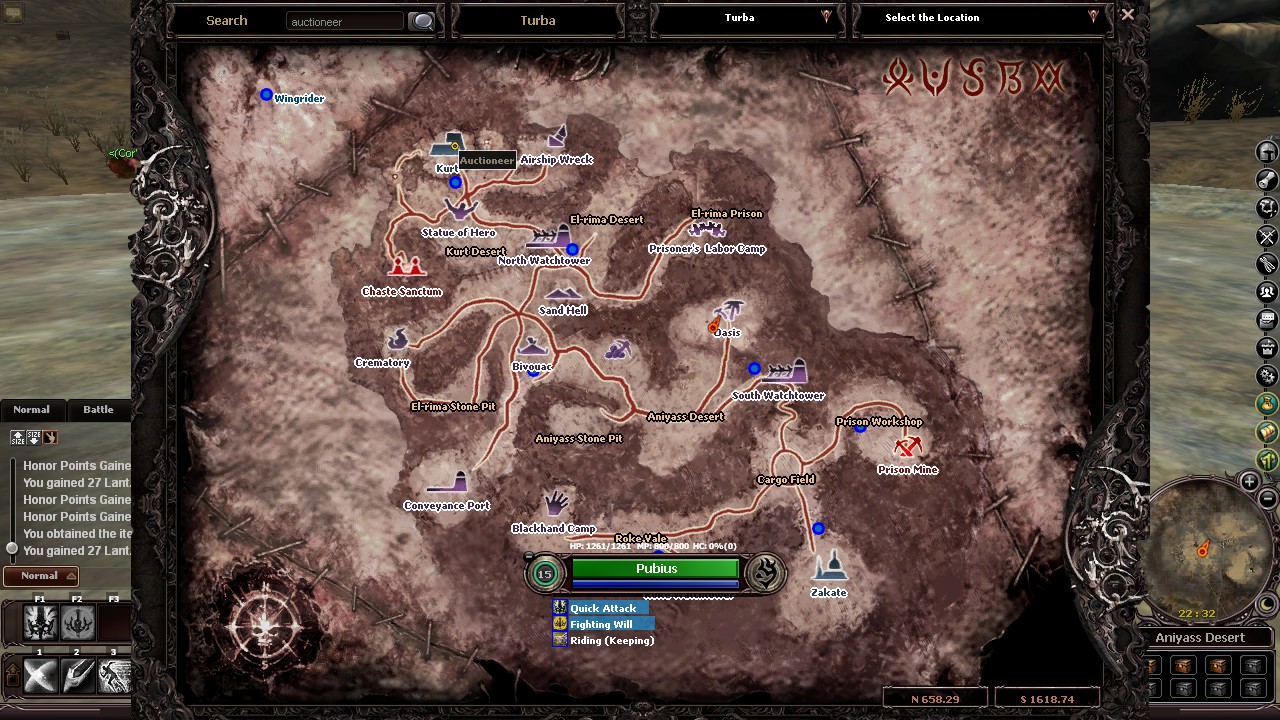1280x720 pixels.
Task: Switch to the Battle chat tab
Action: 98,409
